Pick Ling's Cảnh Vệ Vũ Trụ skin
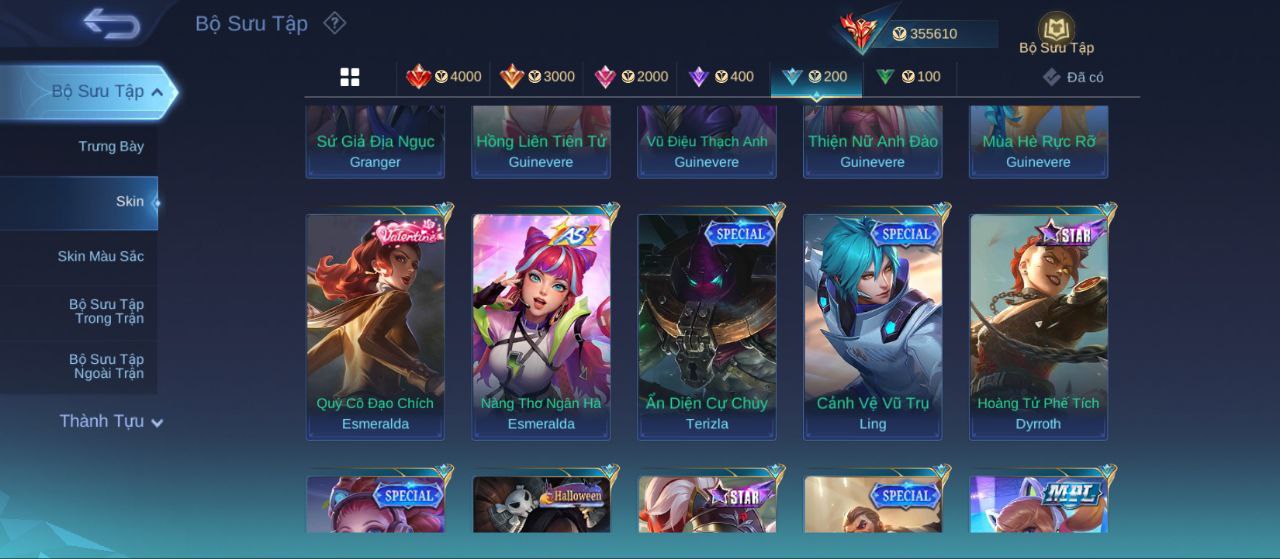Image resolution: width=1280 pixels, height=559 pixels. [873, 327]
